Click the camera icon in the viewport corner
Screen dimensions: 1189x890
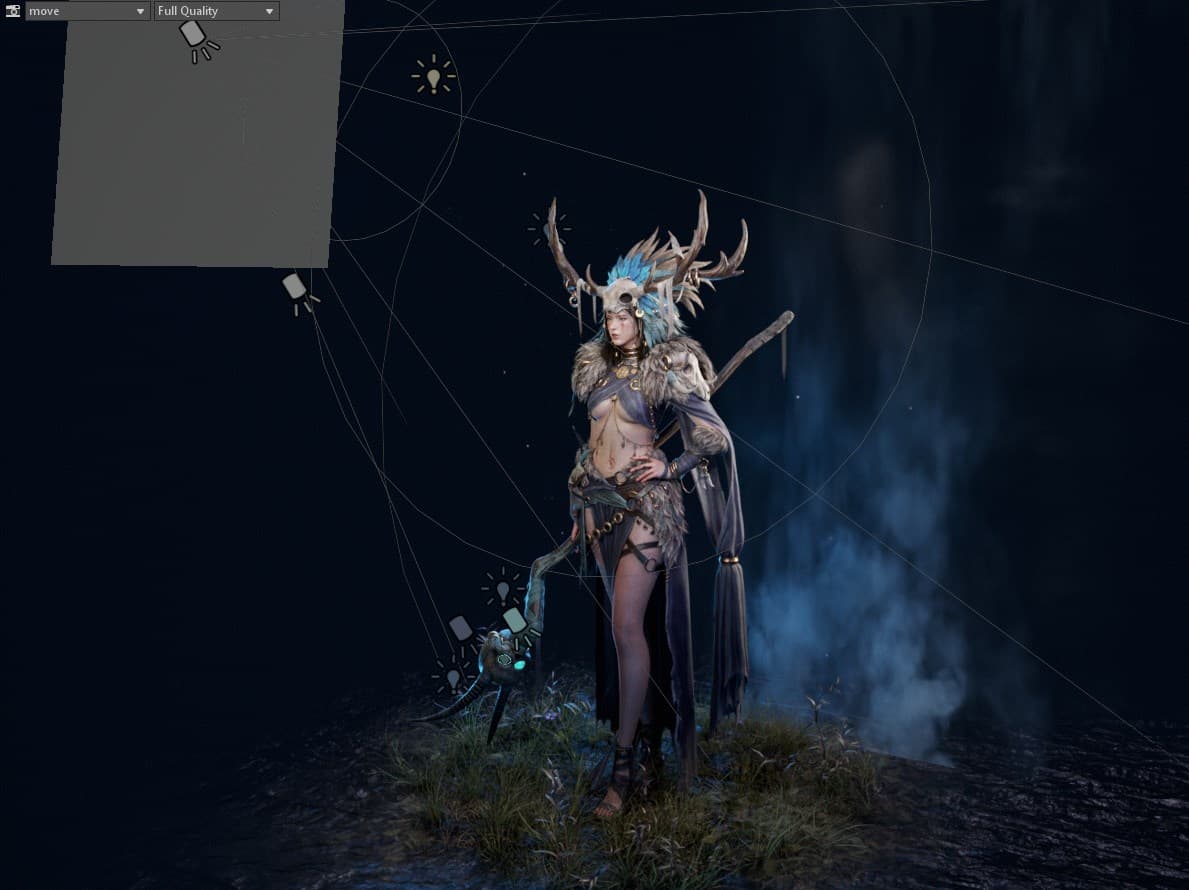[x=13, y=11]
